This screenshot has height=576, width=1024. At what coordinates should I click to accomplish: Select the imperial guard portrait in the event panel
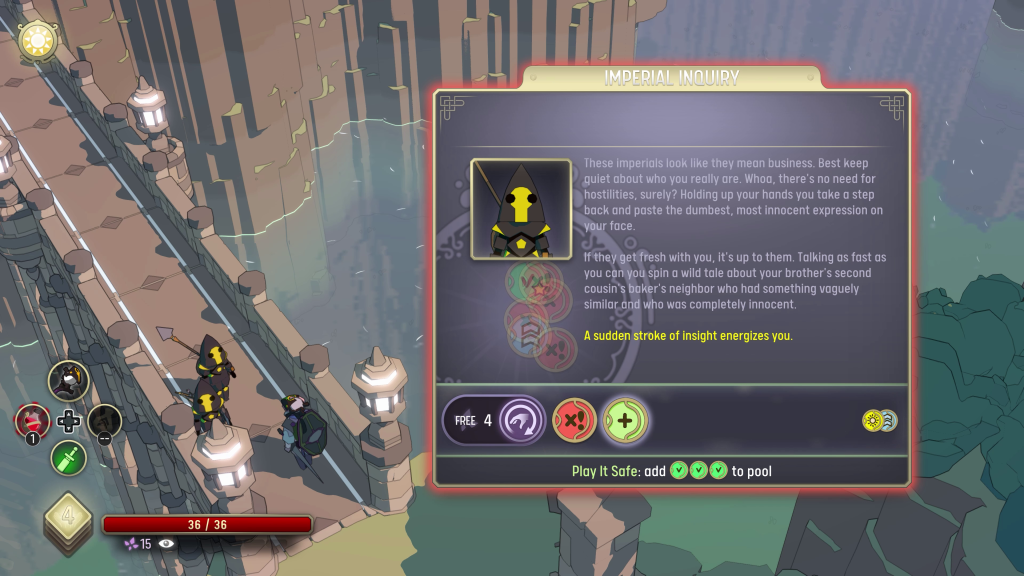[x=521, y=209]
